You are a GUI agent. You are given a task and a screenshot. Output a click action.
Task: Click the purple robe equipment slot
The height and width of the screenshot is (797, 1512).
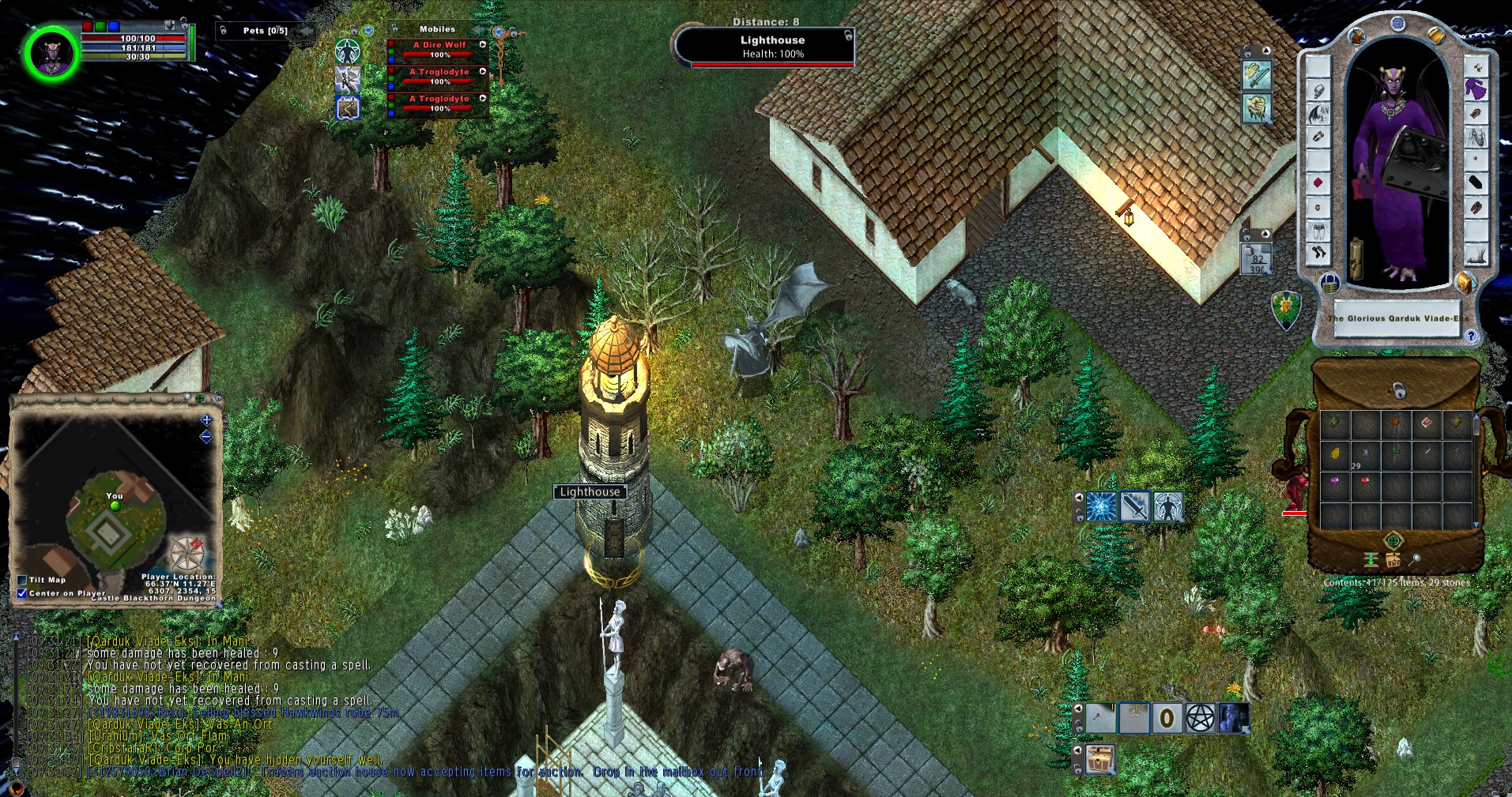coord(1475,89)
